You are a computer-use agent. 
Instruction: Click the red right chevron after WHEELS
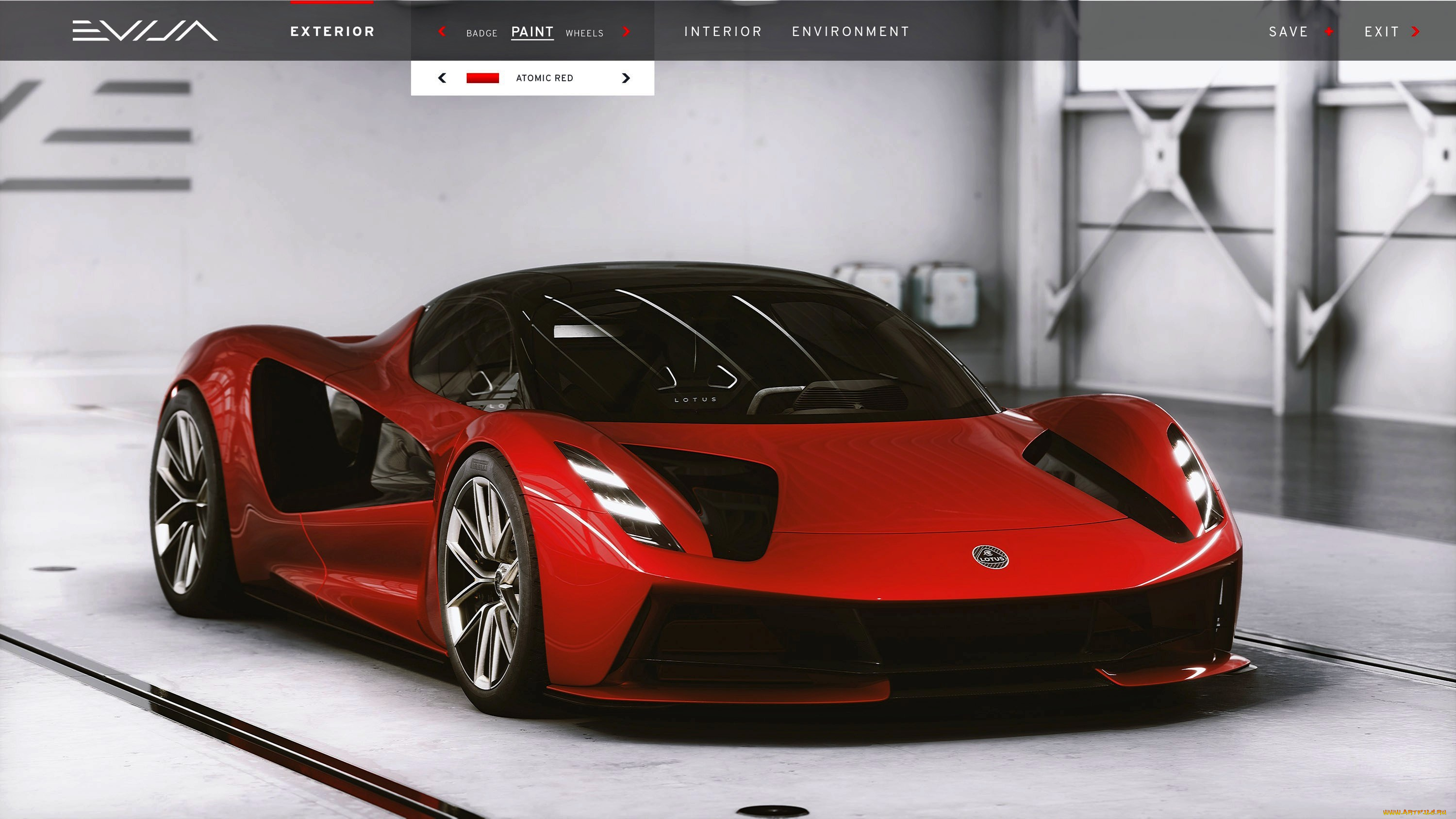[626, 32]
